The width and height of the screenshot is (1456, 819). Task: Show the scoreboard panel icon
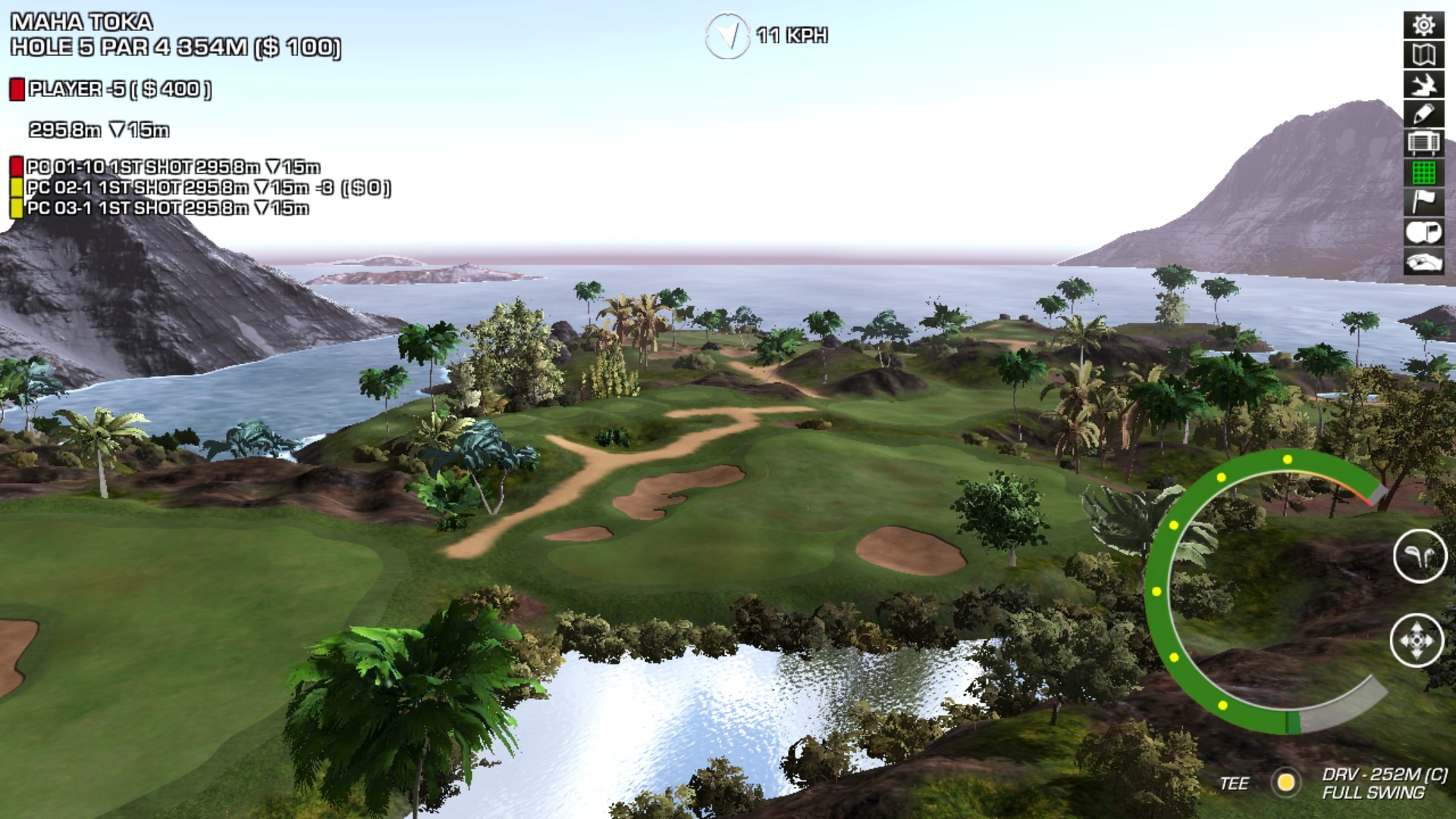(x=1423, y=143)
